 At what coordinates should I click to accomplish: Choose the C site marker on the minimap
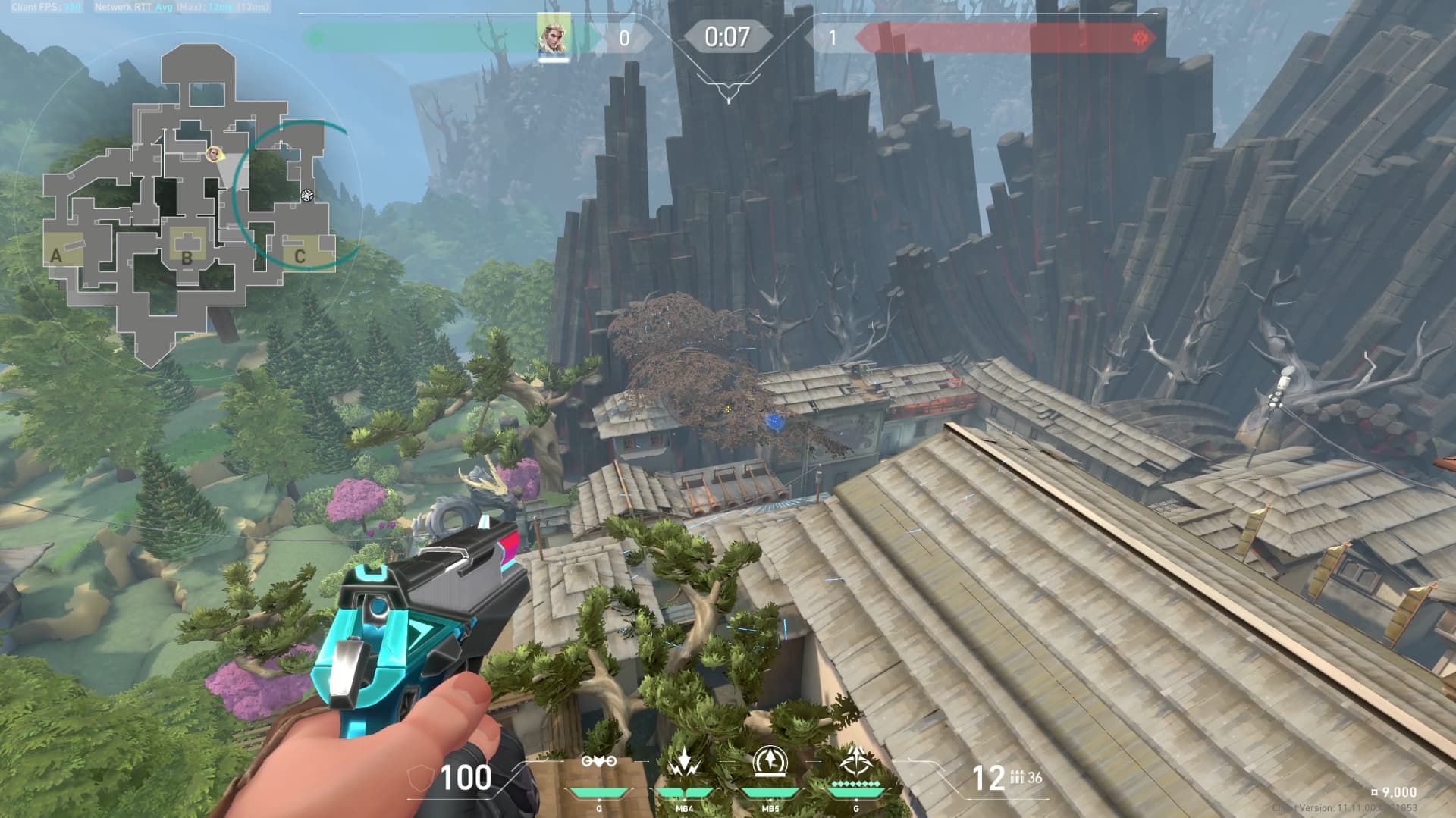(300, 256)
